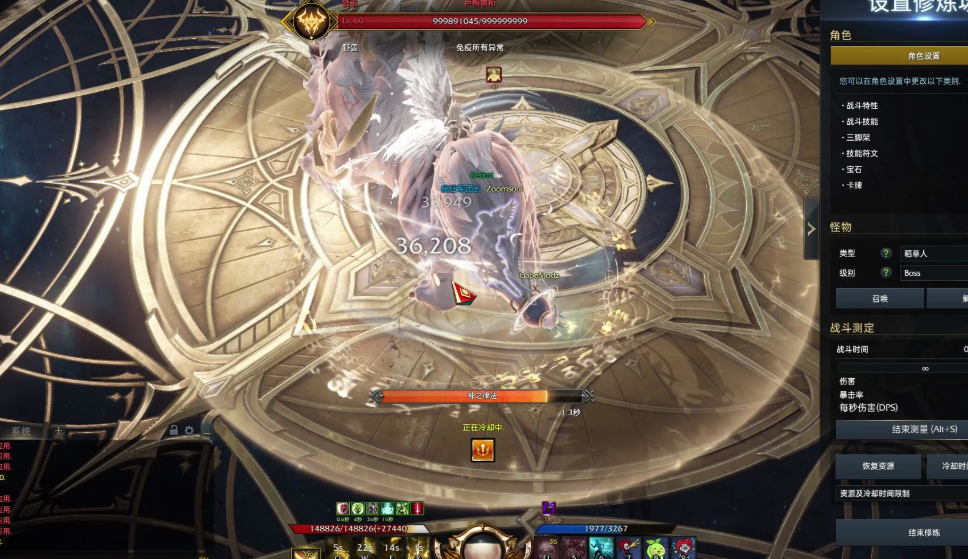The height and width of the screenshot is (559, 968).
Task: Open the monster 级别 dropdown showing Boss
Action: pyautogui.click(x=932, y=273)
